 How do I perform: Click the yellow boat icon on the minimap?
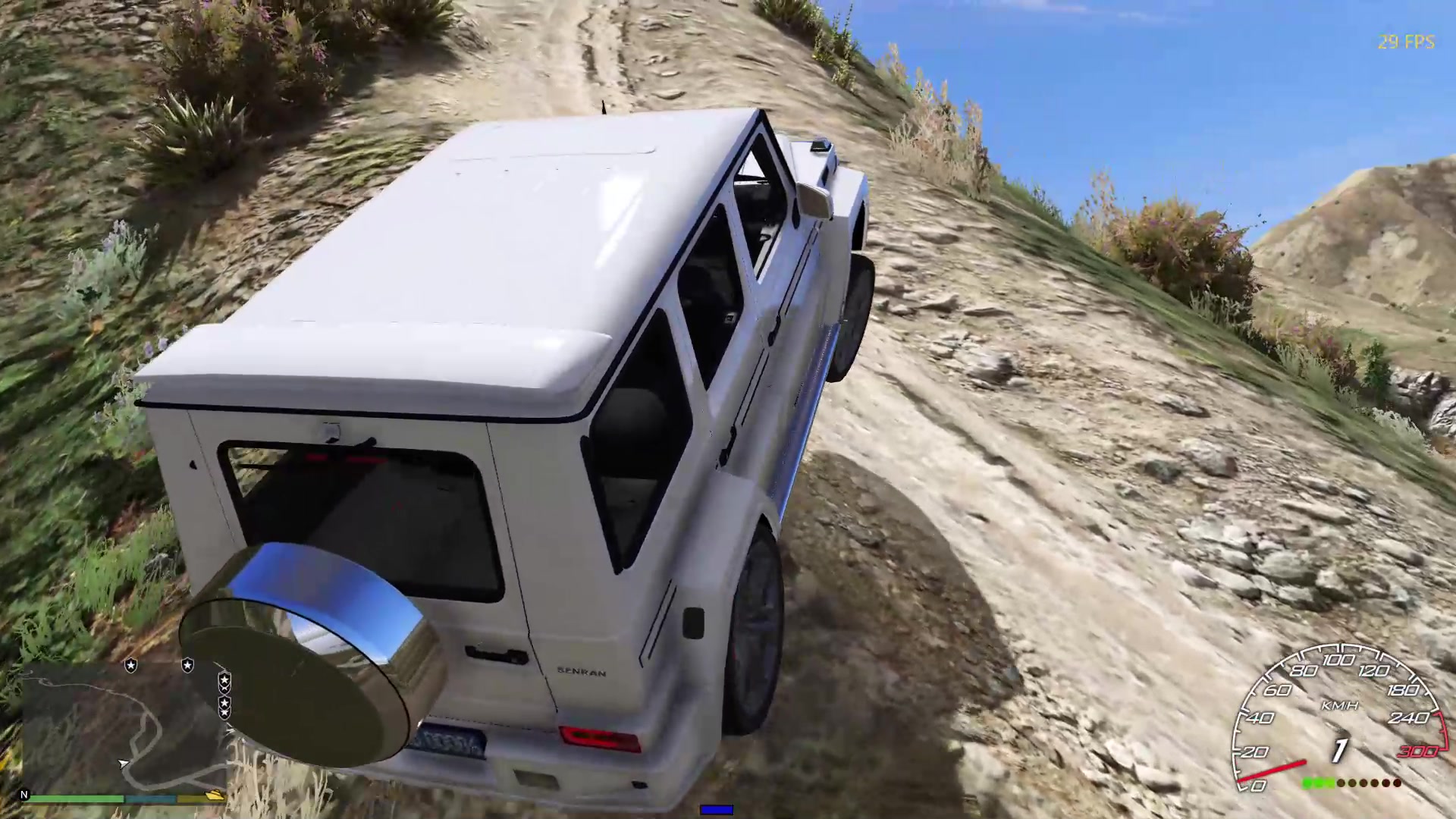[x=212, y=794]
